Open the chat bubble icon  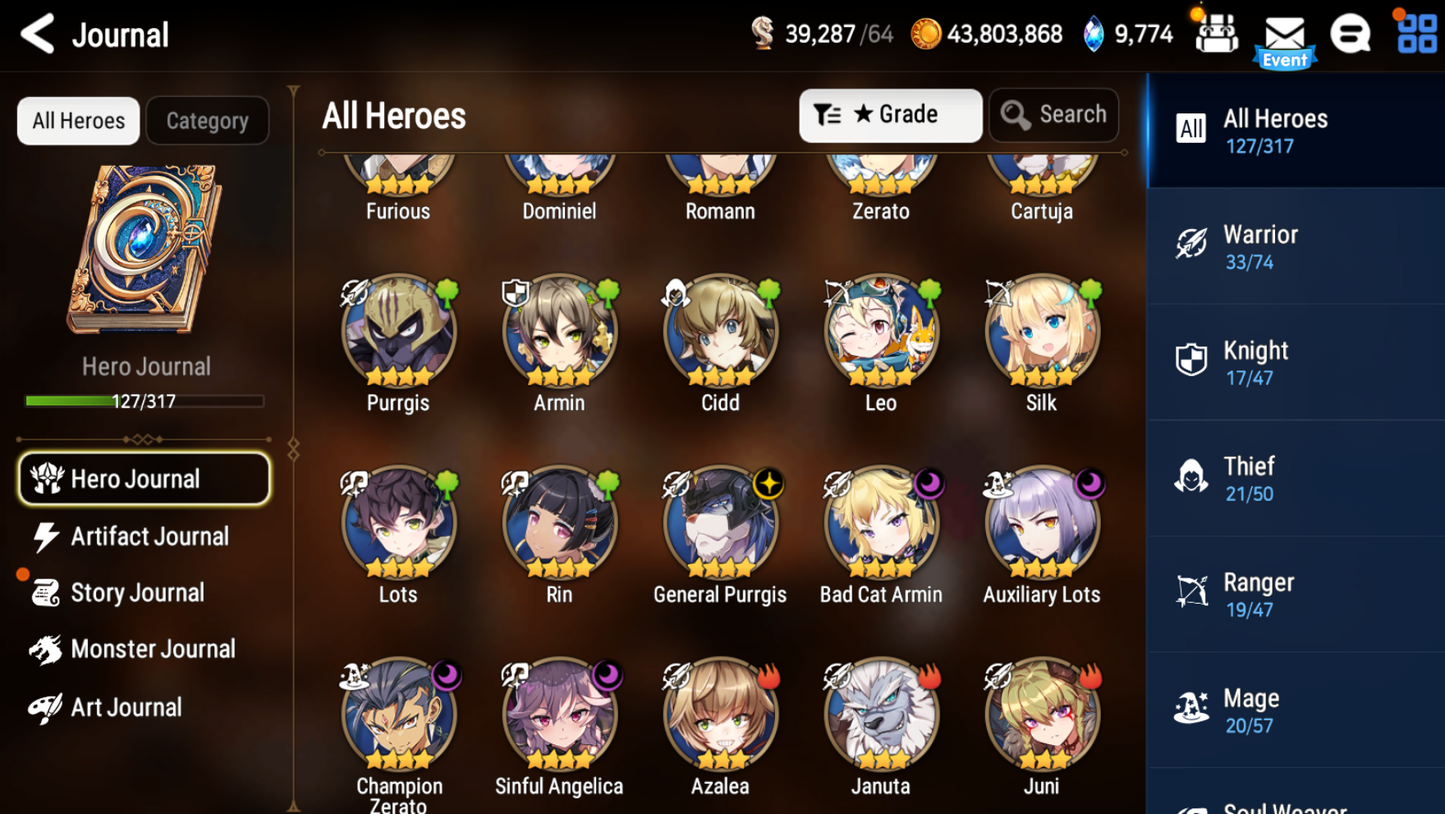1349,33
